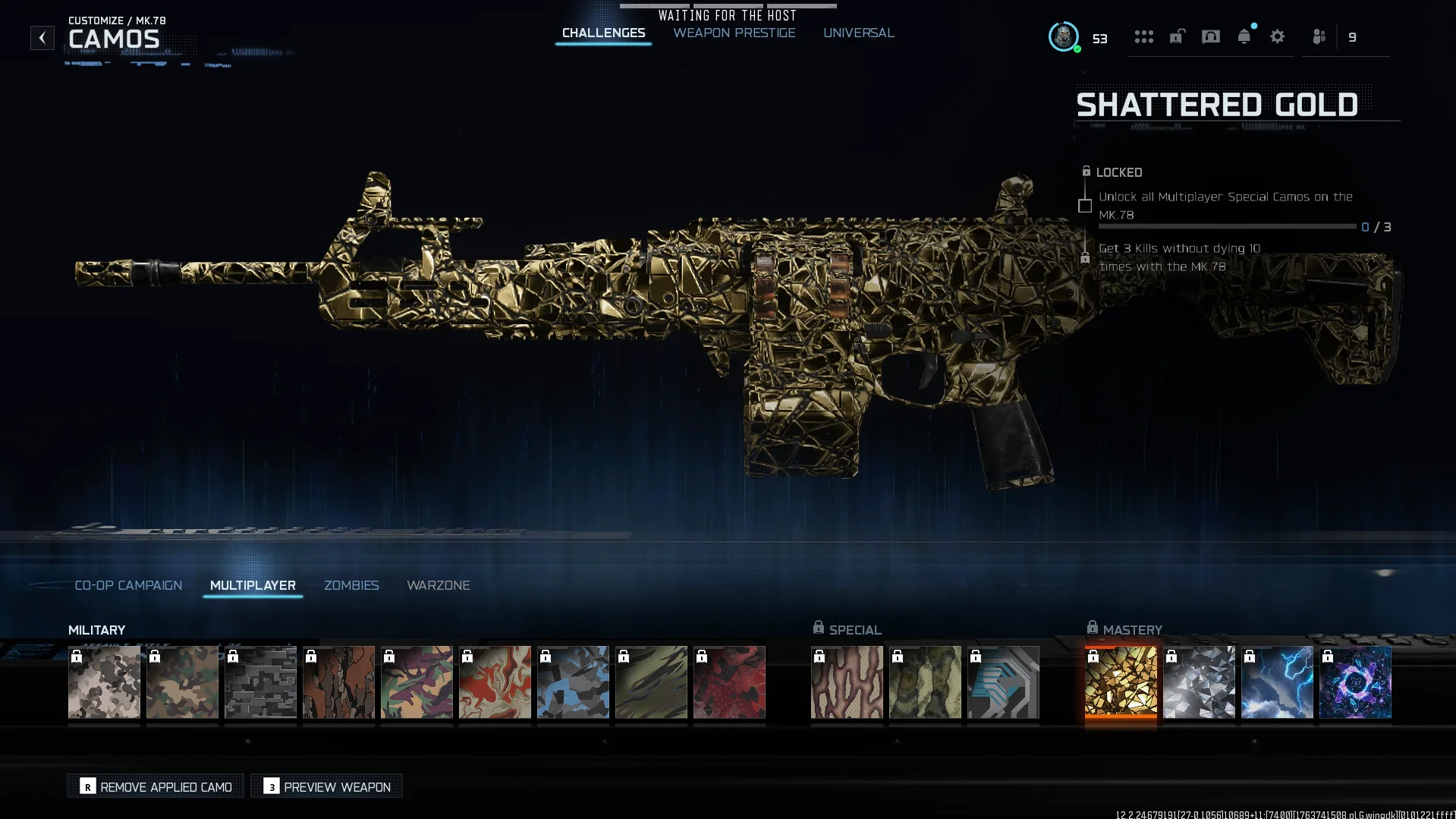Choose the gray digital pixel military camo
The height and width of the screenshot is (819, 1456).
click(260, 682)
